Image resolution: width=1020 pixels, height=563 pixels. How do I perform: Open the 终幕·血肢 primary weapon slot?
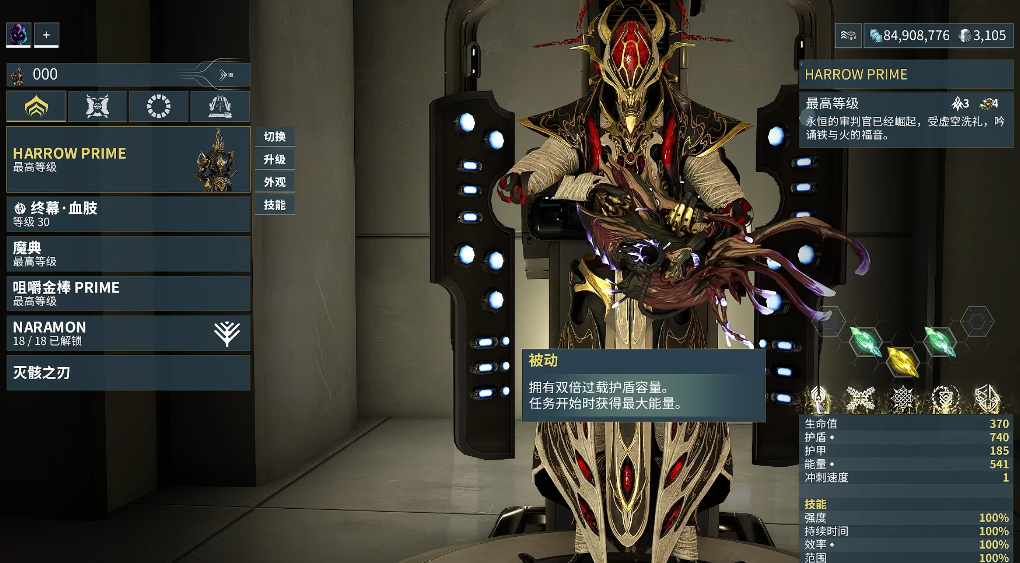point(128,214)
